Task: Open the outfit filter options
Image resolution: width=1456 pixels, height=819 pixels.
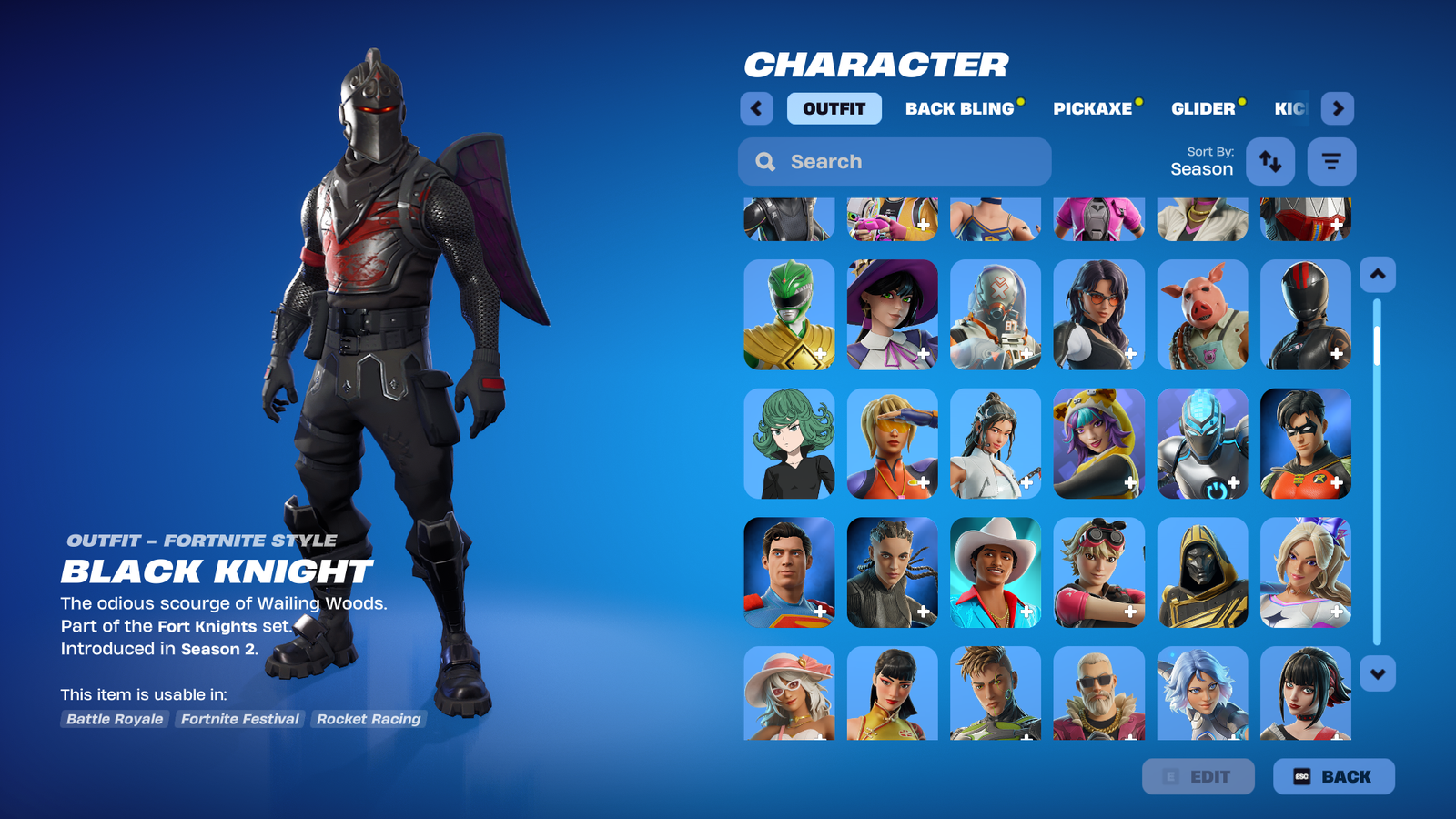Action: point(1331,161)
